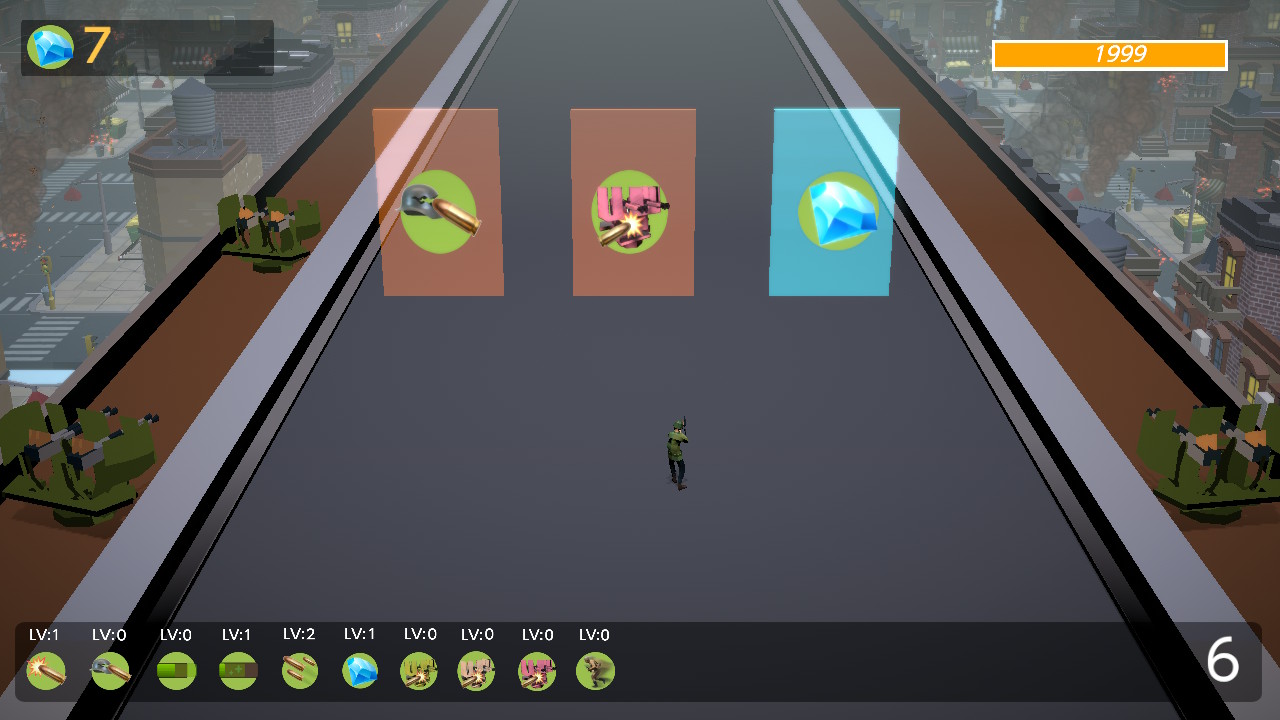The width and height of the screenshot is (1280, 720).
Task: Select the armor-piercing helmet bullet upgrade
Action: tap(110, 670)
